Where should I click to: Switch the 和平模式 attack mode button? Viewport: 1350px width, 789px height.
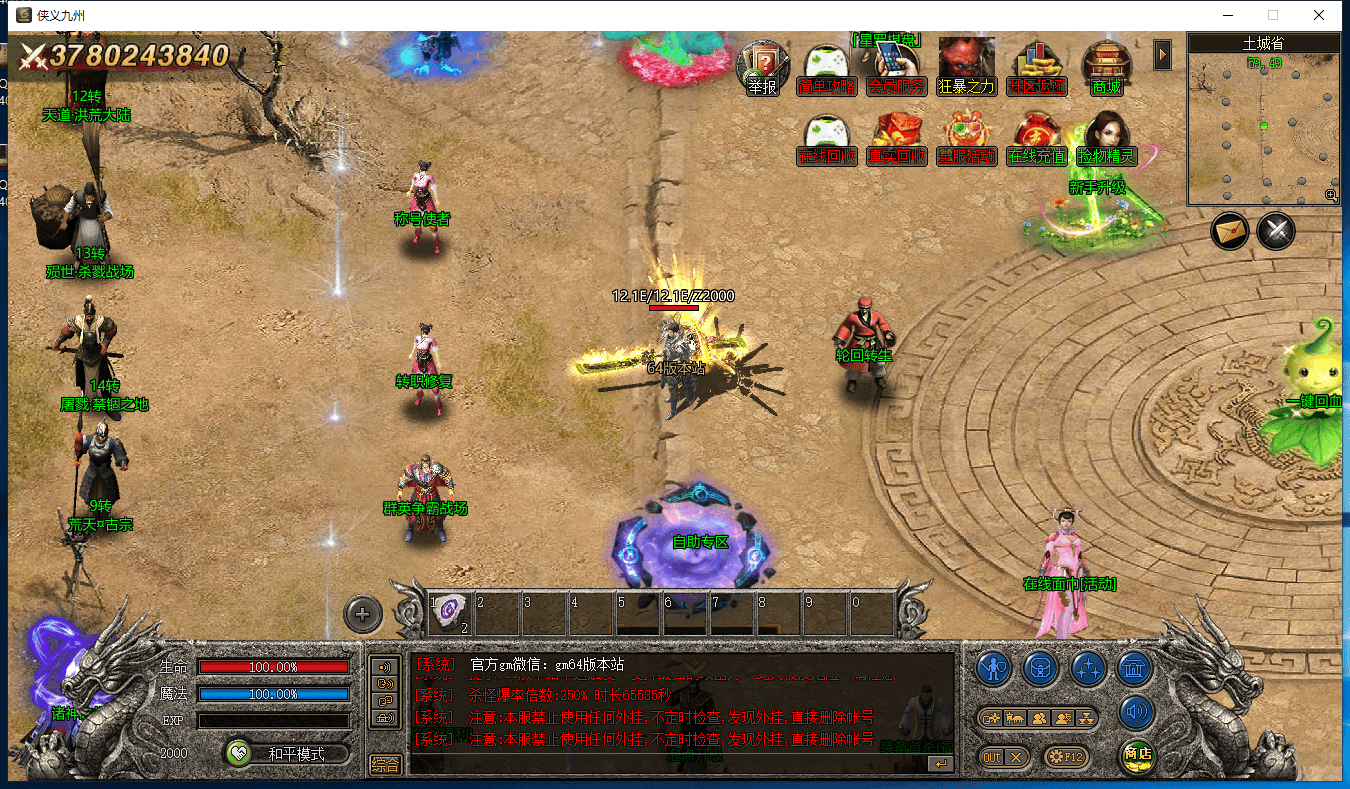point(287,754)
